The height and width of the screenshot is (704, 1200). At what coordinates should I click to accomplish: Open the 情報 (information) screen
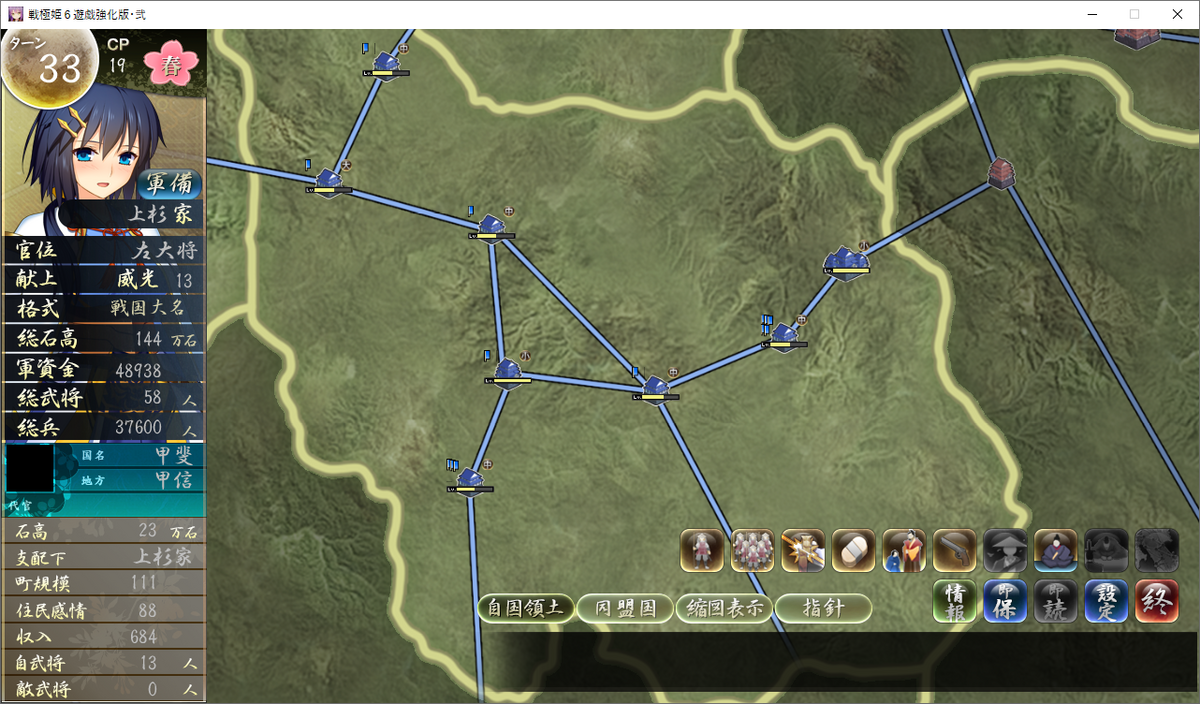point(955,601)
